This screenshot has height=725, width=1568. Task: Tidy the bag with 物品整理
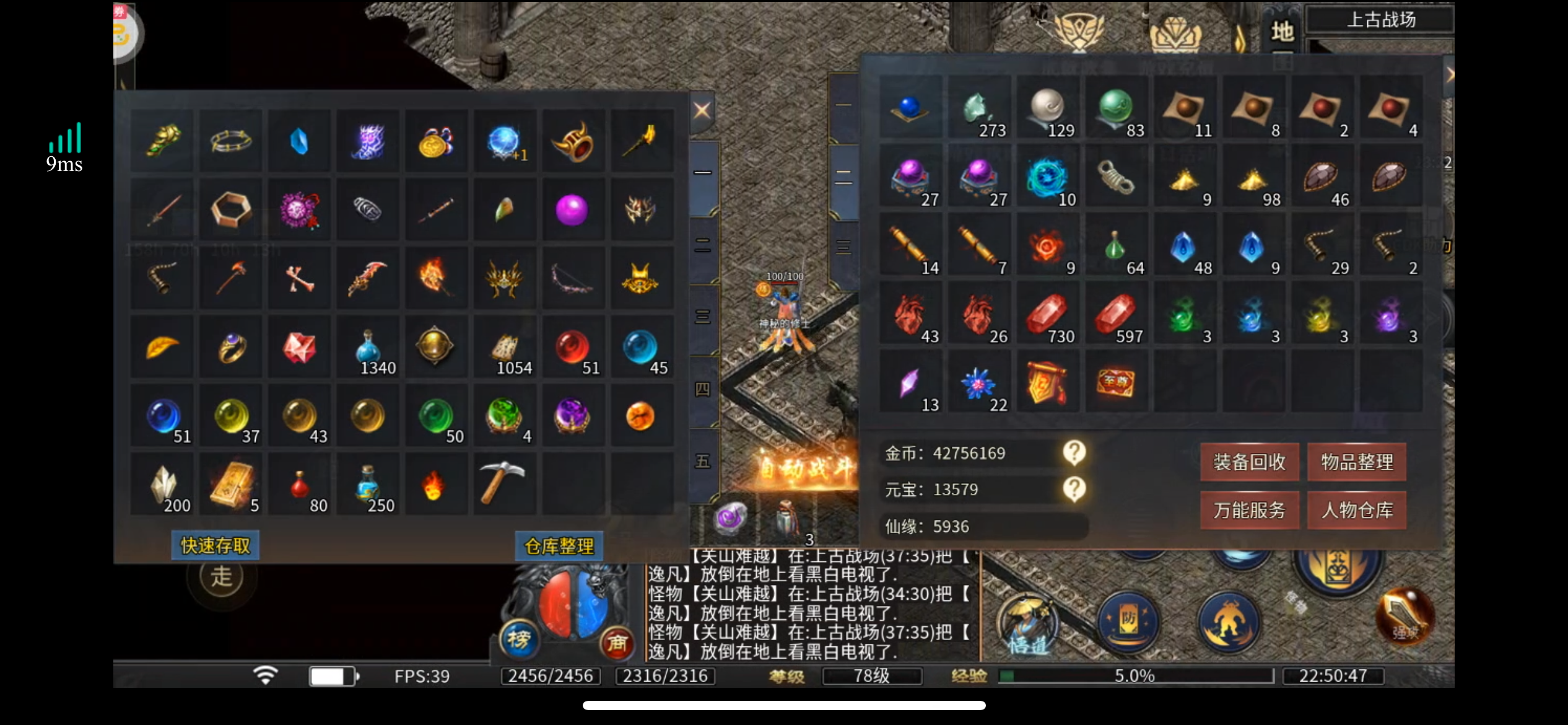click(1357, 462)
